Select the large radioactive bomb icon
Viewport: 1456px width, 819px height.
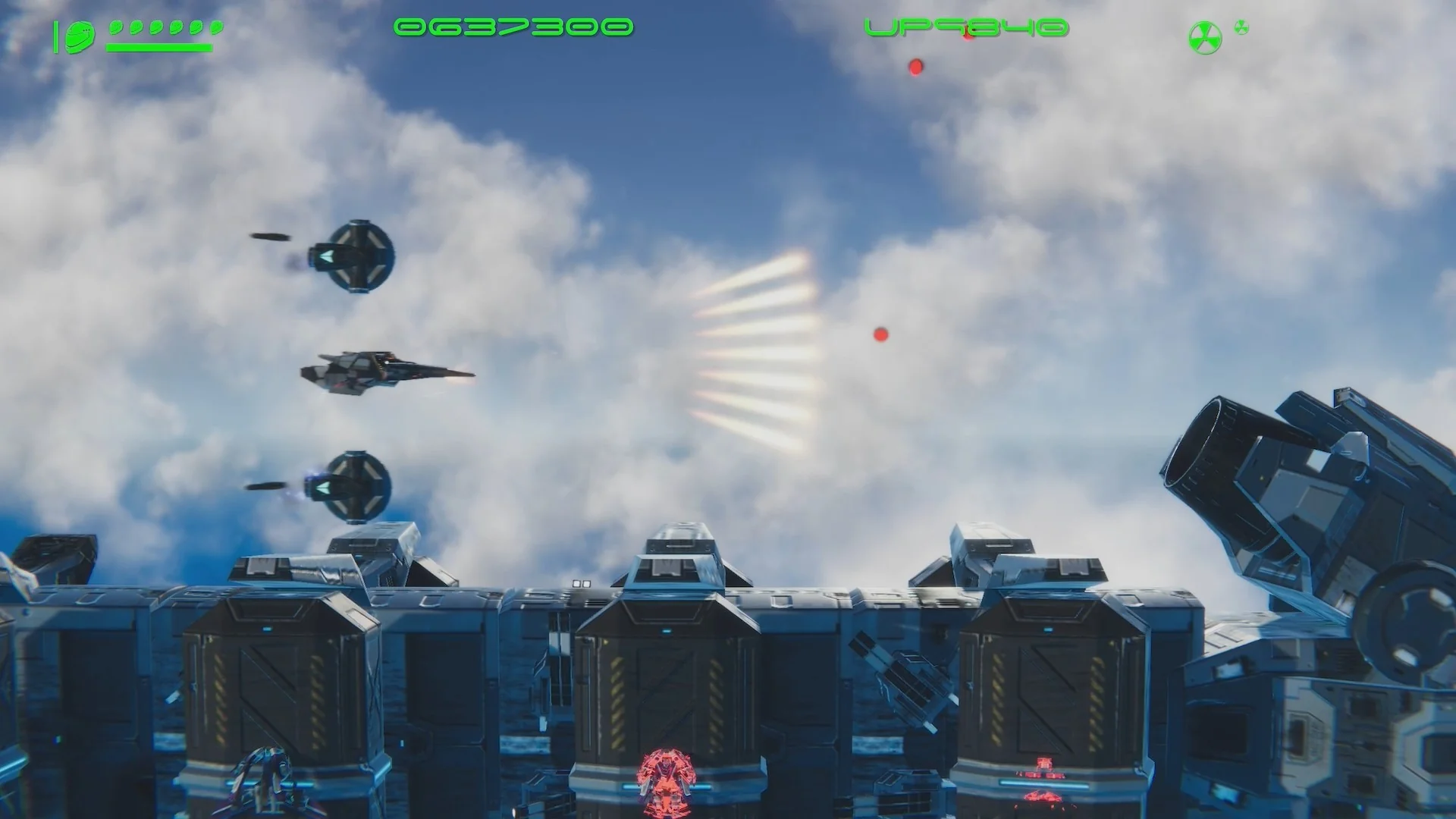pos(1204,36)
